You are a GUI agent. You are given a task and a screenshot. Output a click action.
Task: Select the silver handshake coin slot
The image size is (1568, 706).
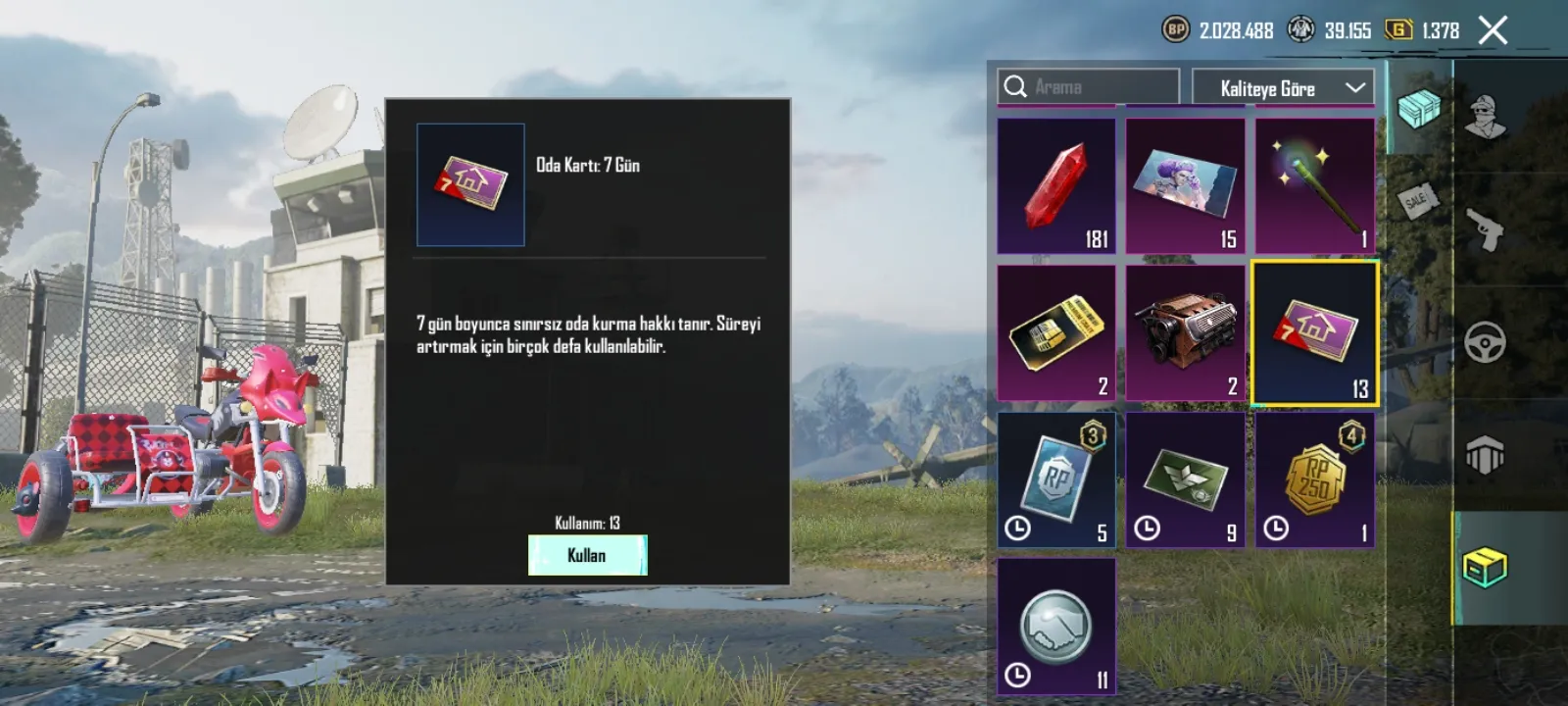tap(1056, 628)
